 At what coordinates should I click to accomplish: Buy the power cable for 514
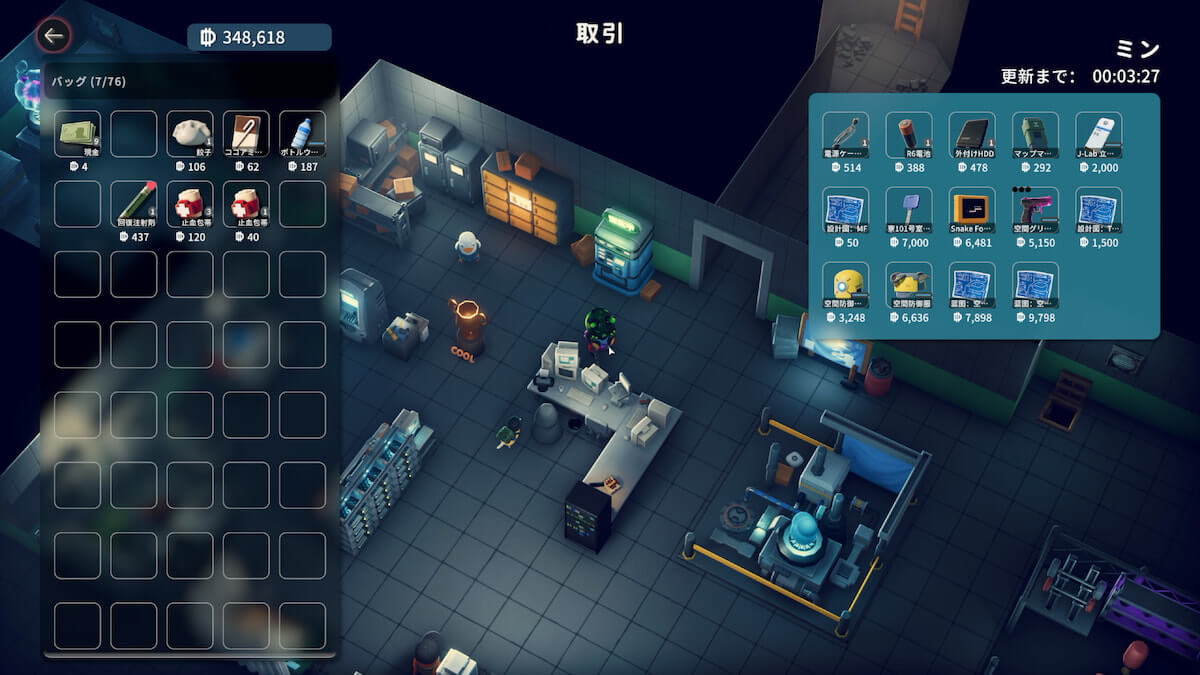coord(846,135)
